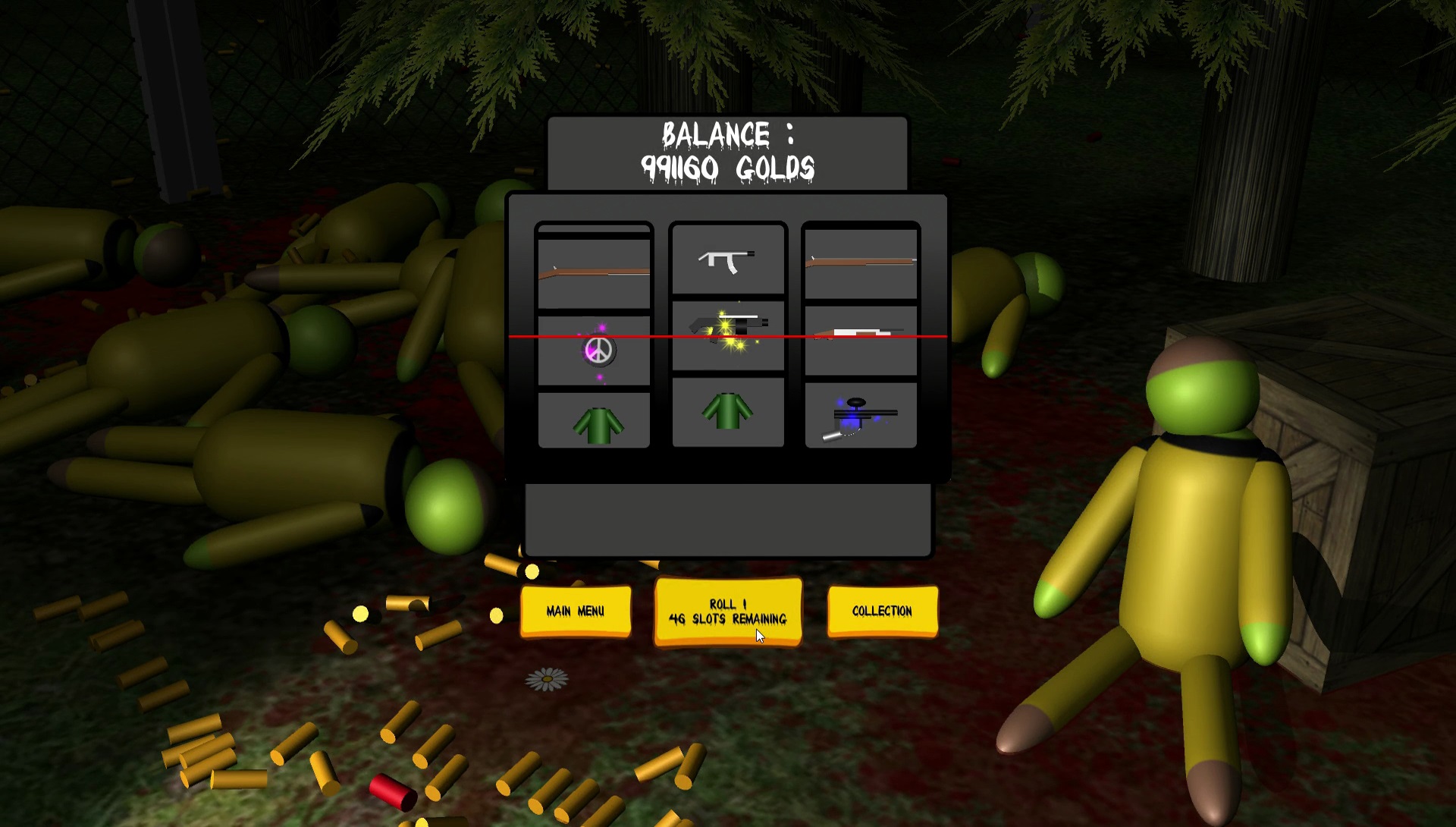Click the white submachine gun icon
Viewport: 1456px width, 827px height.
726,258
